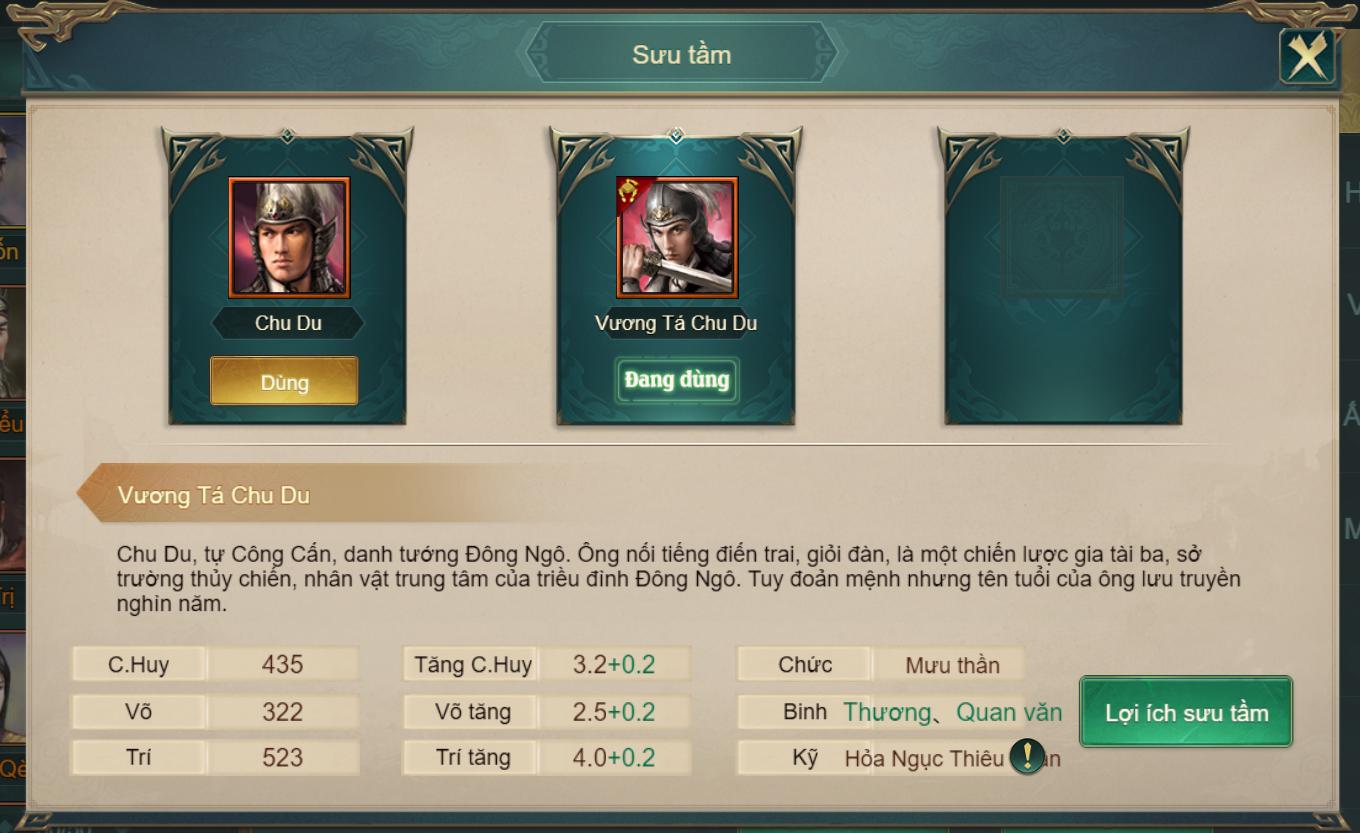Screen dimensions: 1360x833
Task: Open Lợi ích sưu tầm benefits
Action: click(x=1186, y=712)
